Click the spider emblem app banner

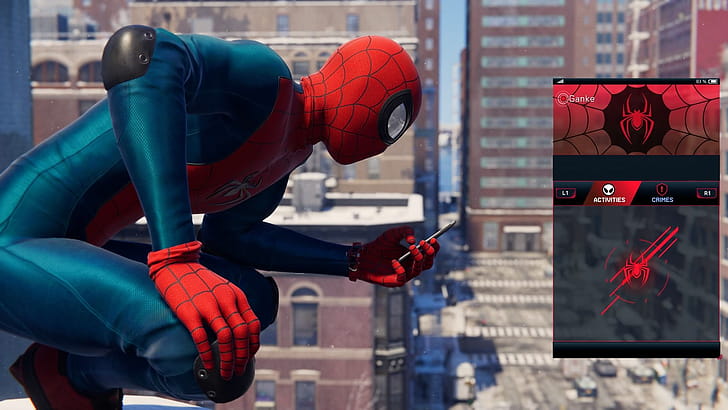[636, 120]
